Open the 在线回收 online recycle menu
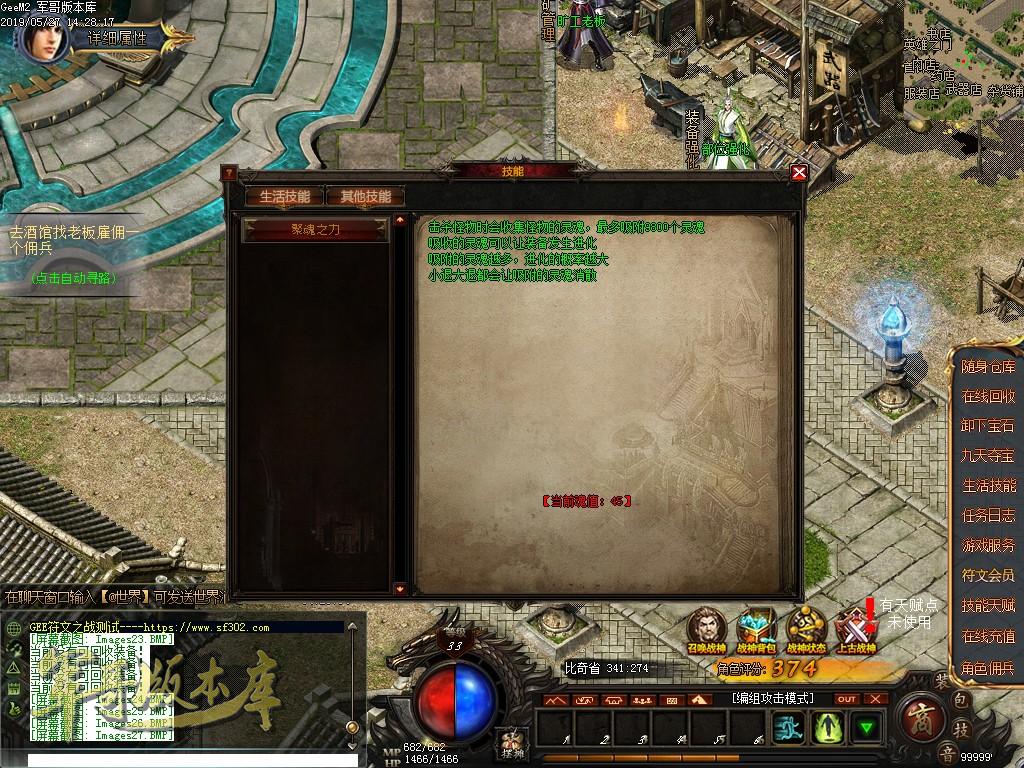1024x768 pixels. coord(988,396)
